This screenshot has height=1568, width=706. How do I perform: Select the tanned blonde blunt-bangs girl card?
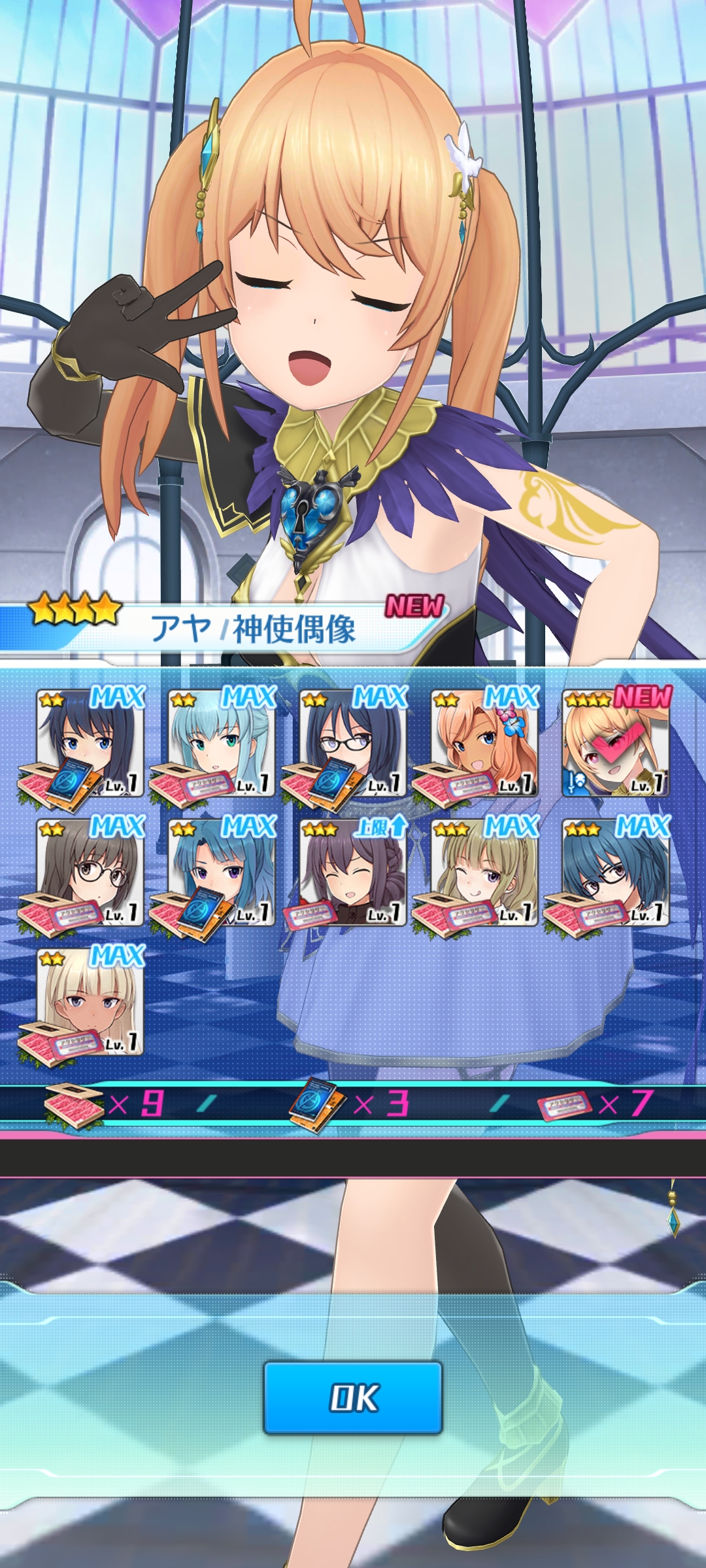[x=90, y=1002]
